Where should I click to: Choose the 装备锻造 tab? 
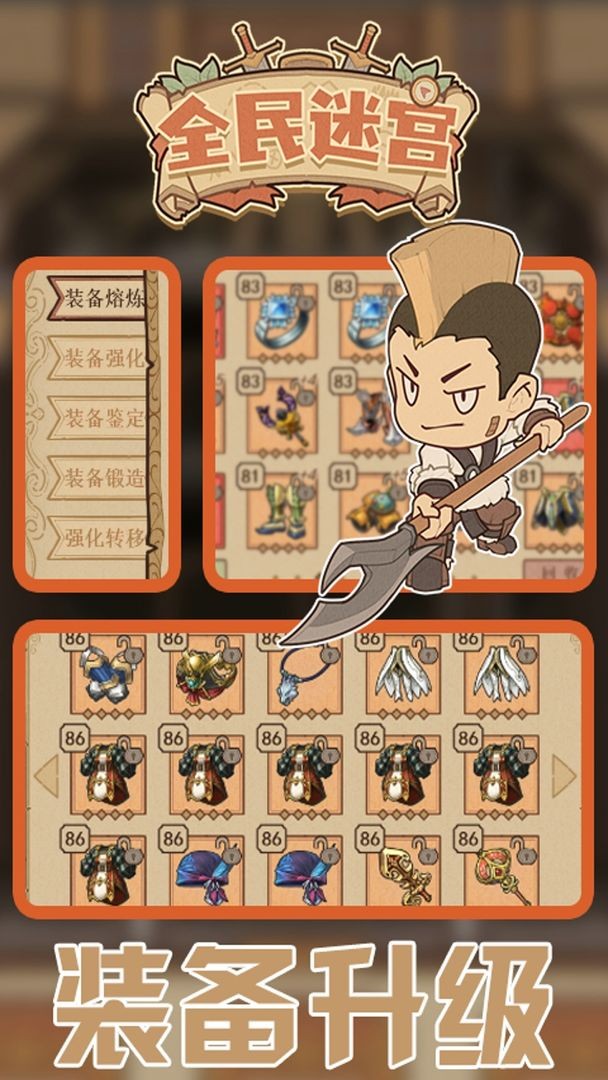pos(102,477)
